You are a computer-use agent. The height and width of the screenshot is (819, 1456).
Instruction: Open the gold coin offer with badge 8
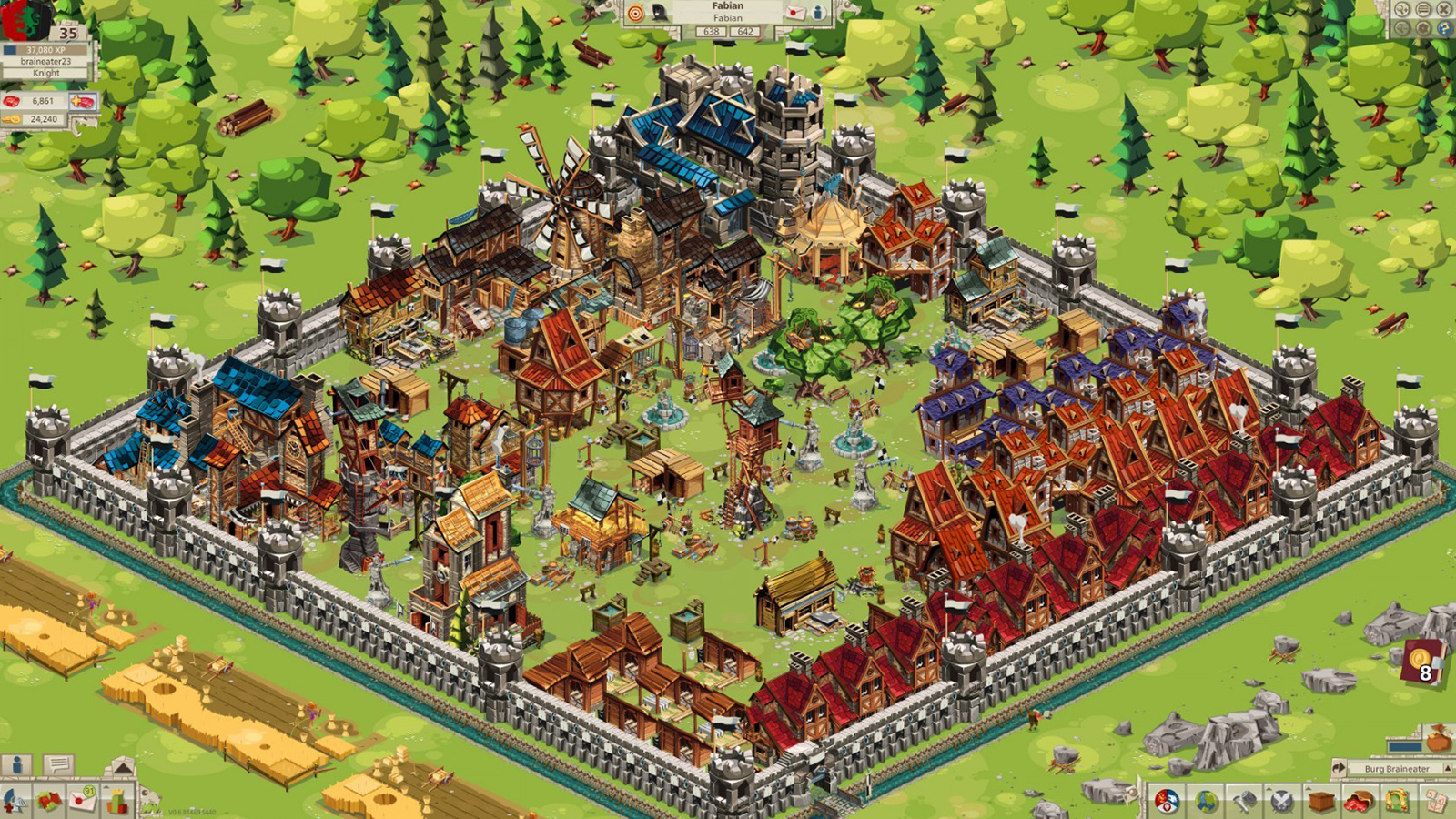pyautogui.click(x=1421, y=661)
